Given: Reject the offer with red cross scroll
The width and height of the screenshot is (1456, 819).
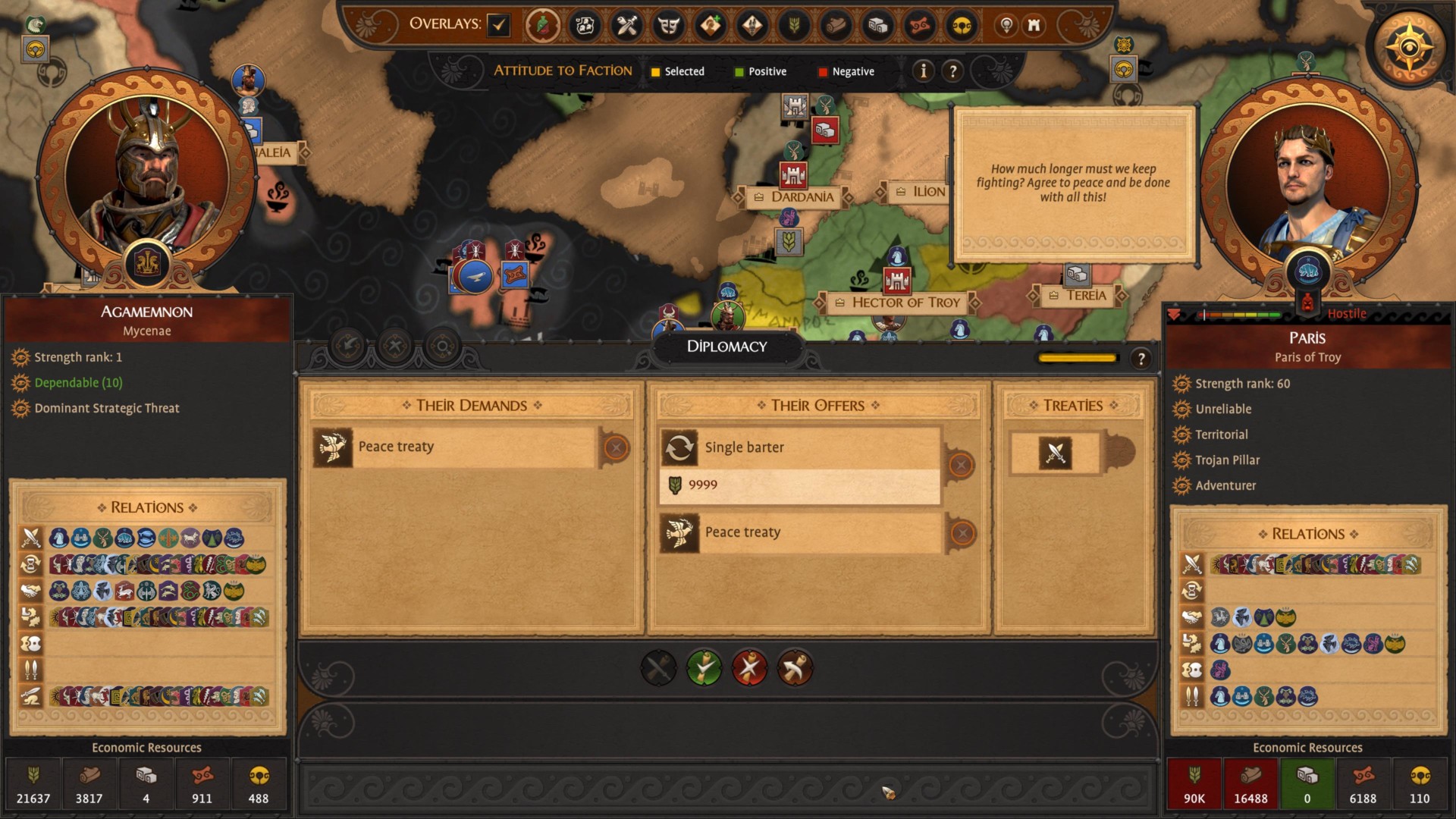Looking at the screenshot, I should click(749, 668).
